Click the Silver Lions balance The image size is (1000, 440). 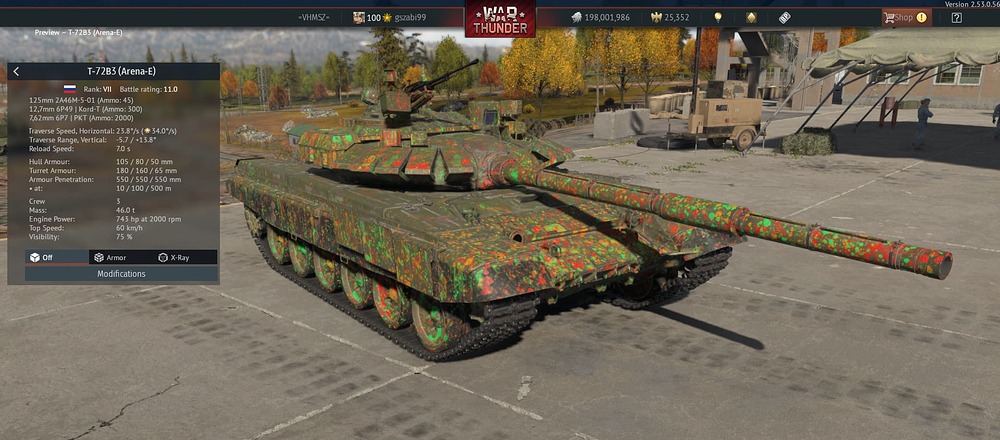[600, 17]
